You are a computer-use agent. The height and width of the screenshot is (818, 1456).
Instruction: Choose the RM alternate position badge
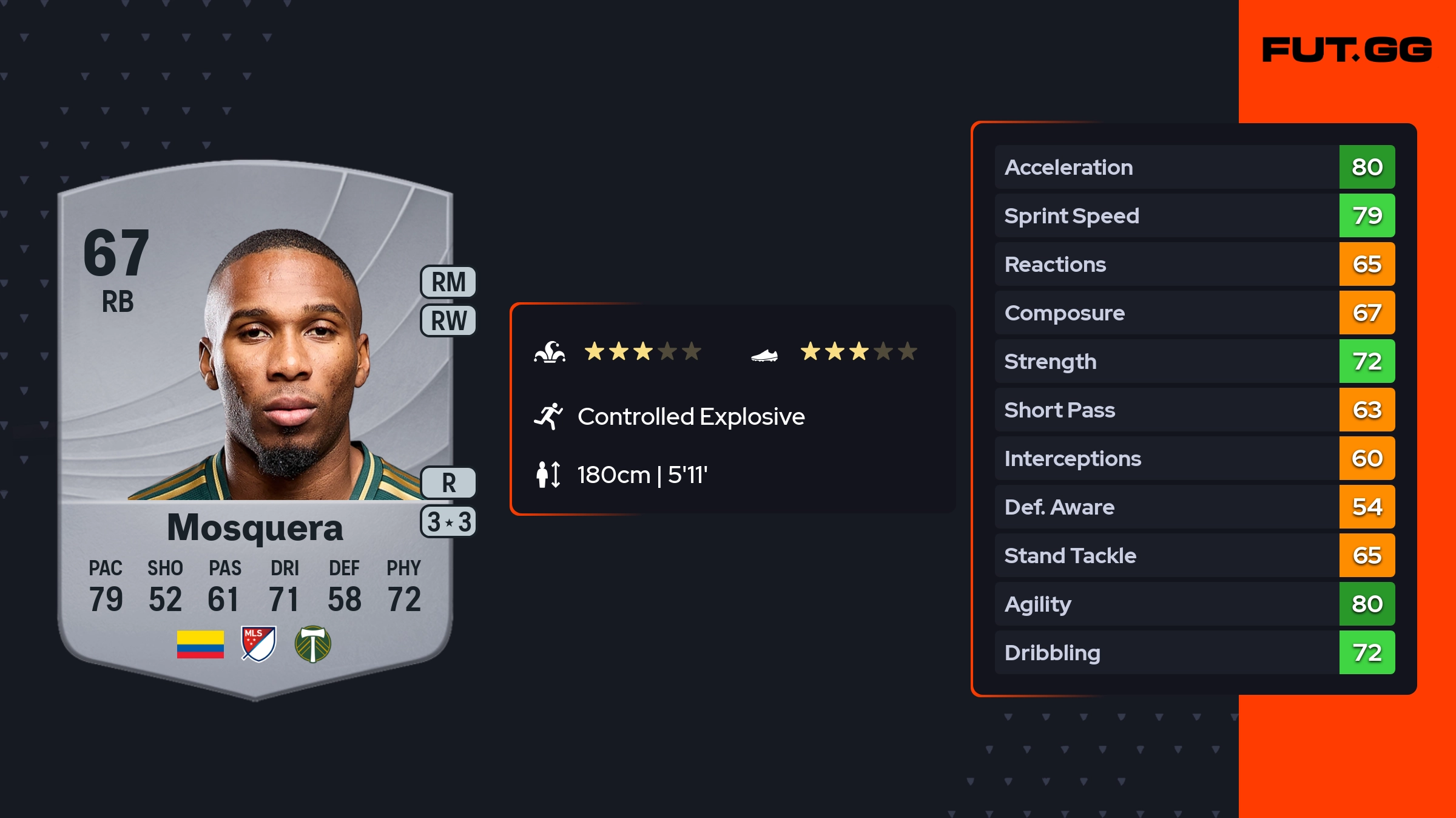tap(448, 282)
